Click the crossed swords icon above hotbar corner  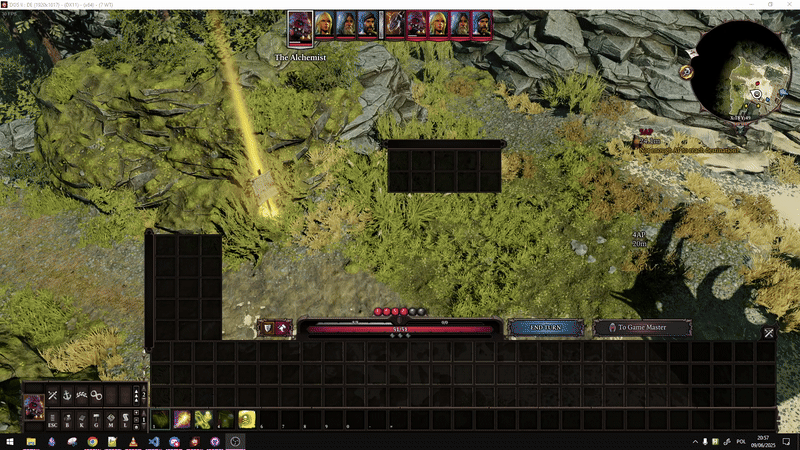(769, 333)
